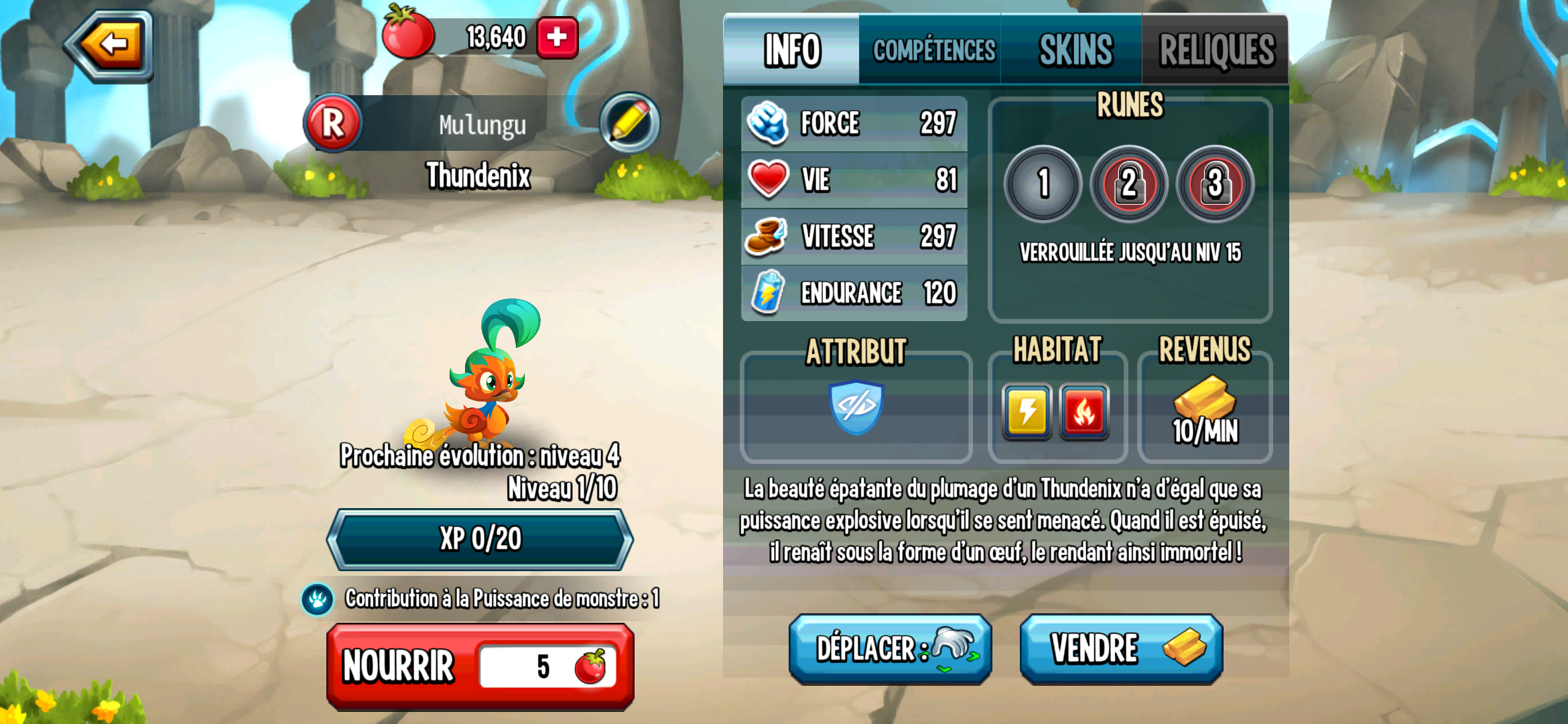Add more food with the red plus button

(x=557, y=38)
